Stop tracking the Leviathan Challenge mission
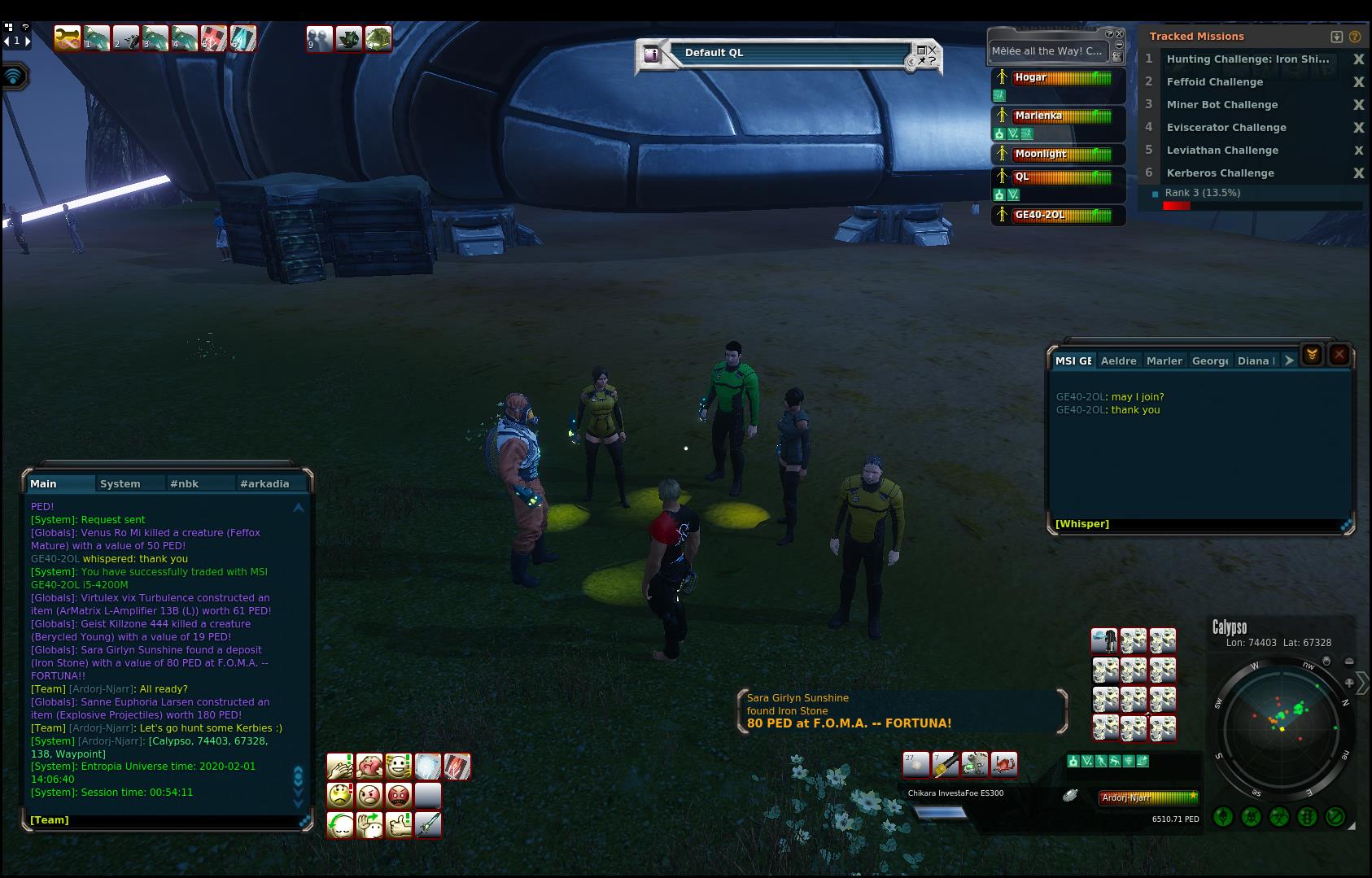Image resolution: width=1372 pixels, height=878 pixels. (1358, 151)
